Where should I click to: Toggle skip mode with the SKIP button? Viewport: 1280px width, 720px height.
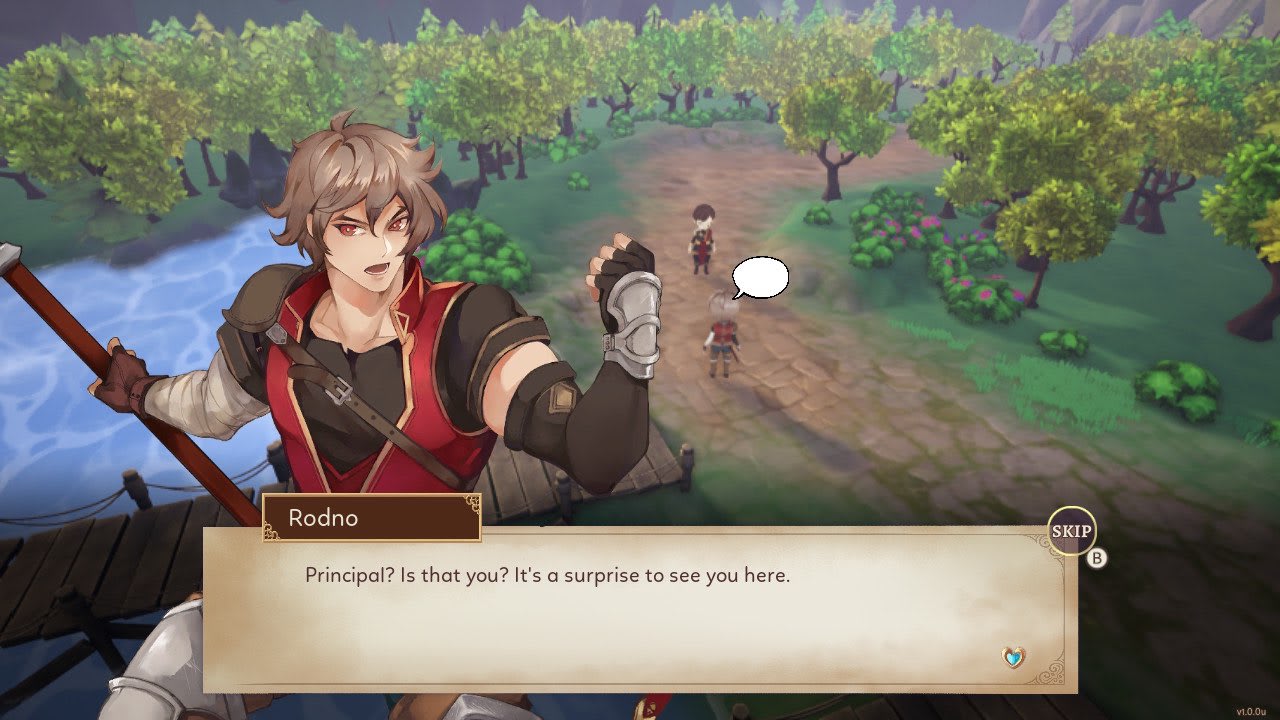(x=1072, y=532)
